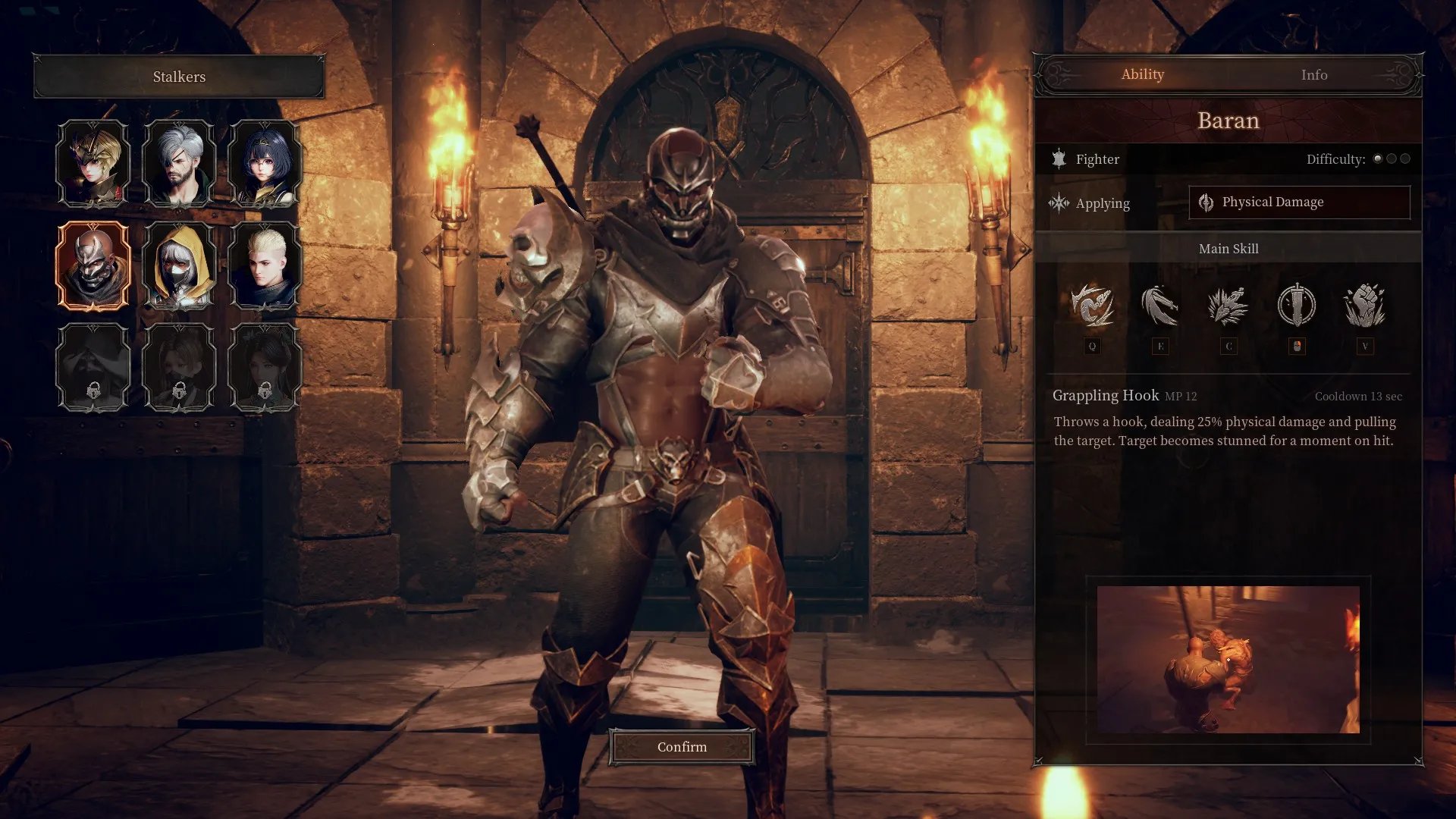Pick the dark-haired stalker with glasses
This screenshot has height=819, width=1456.
pyautogui.click(x=265, y=164)
